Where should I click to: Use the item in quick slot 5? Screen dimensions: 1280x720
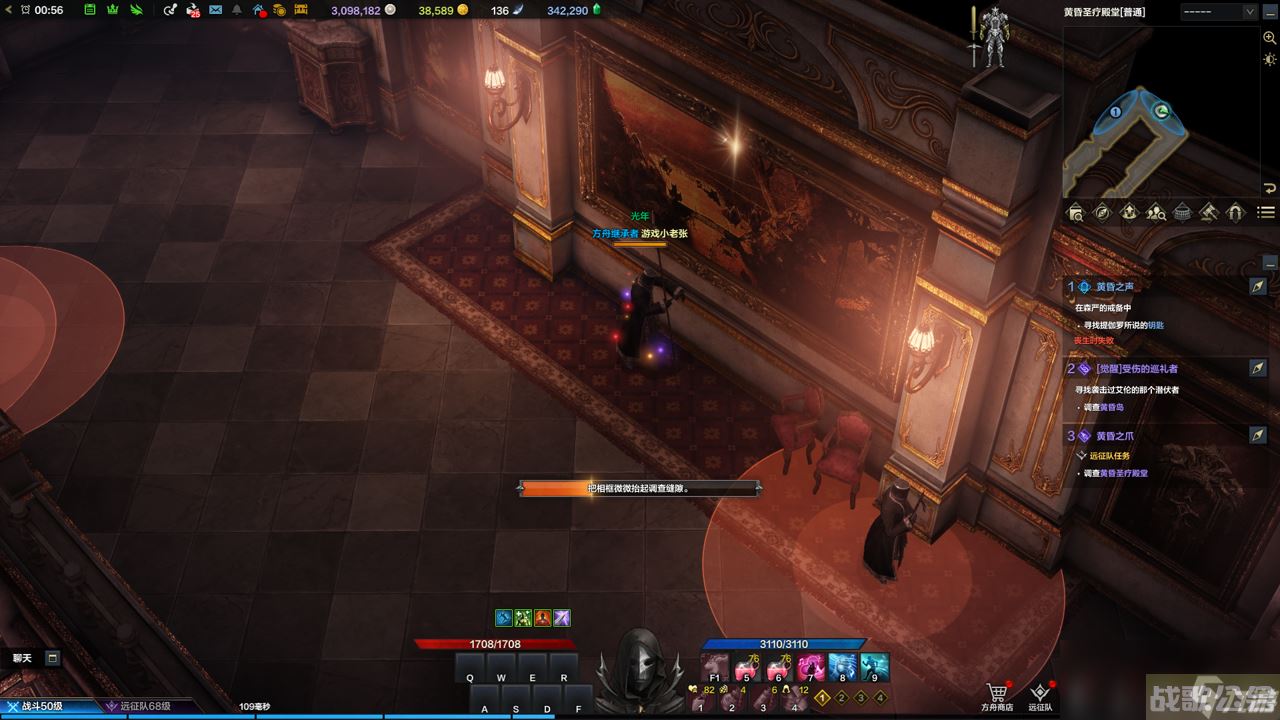click(x=745, y=666)
